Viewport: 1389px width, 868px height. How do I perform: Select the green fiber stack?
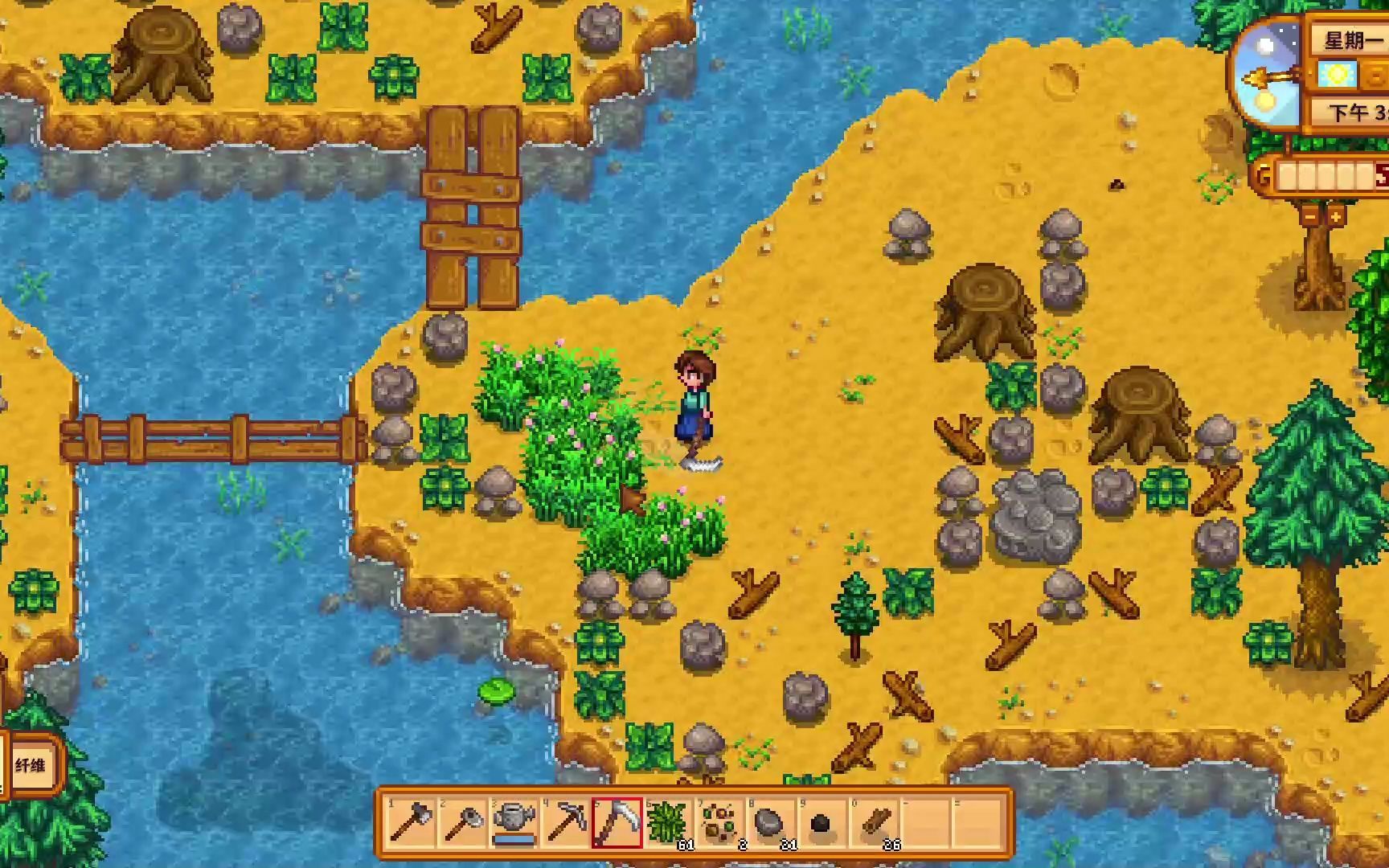tap(668, 823)
